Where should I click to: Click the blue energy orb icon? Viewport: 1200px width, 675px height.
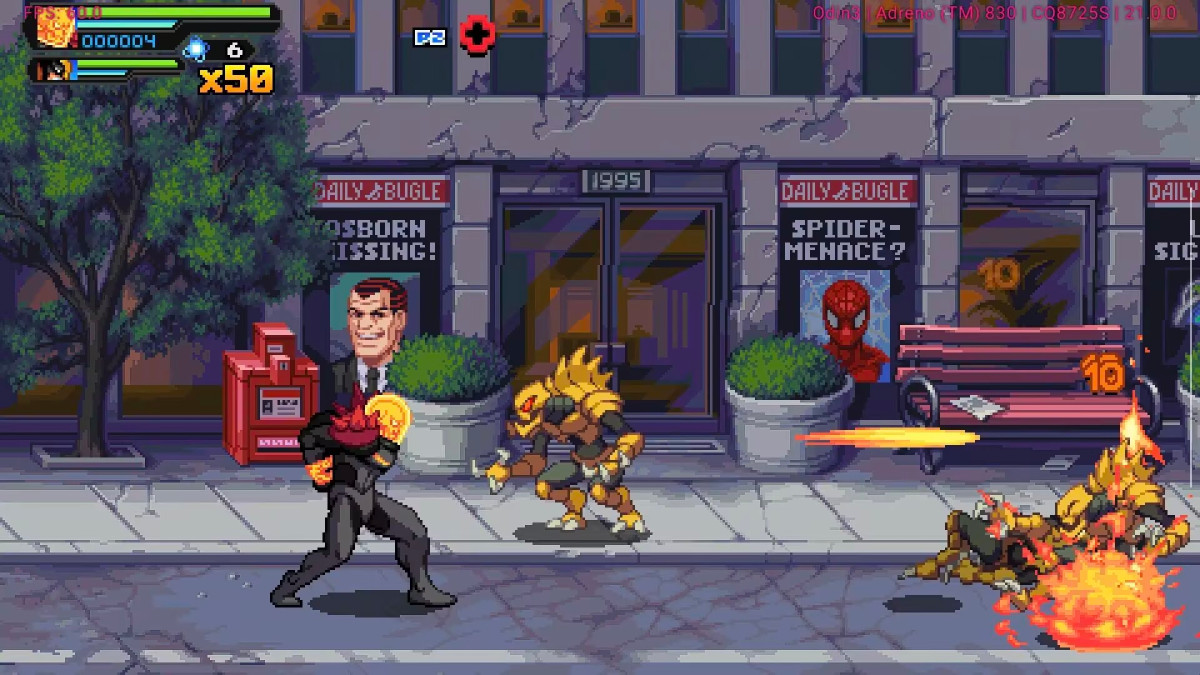(196, 48)
